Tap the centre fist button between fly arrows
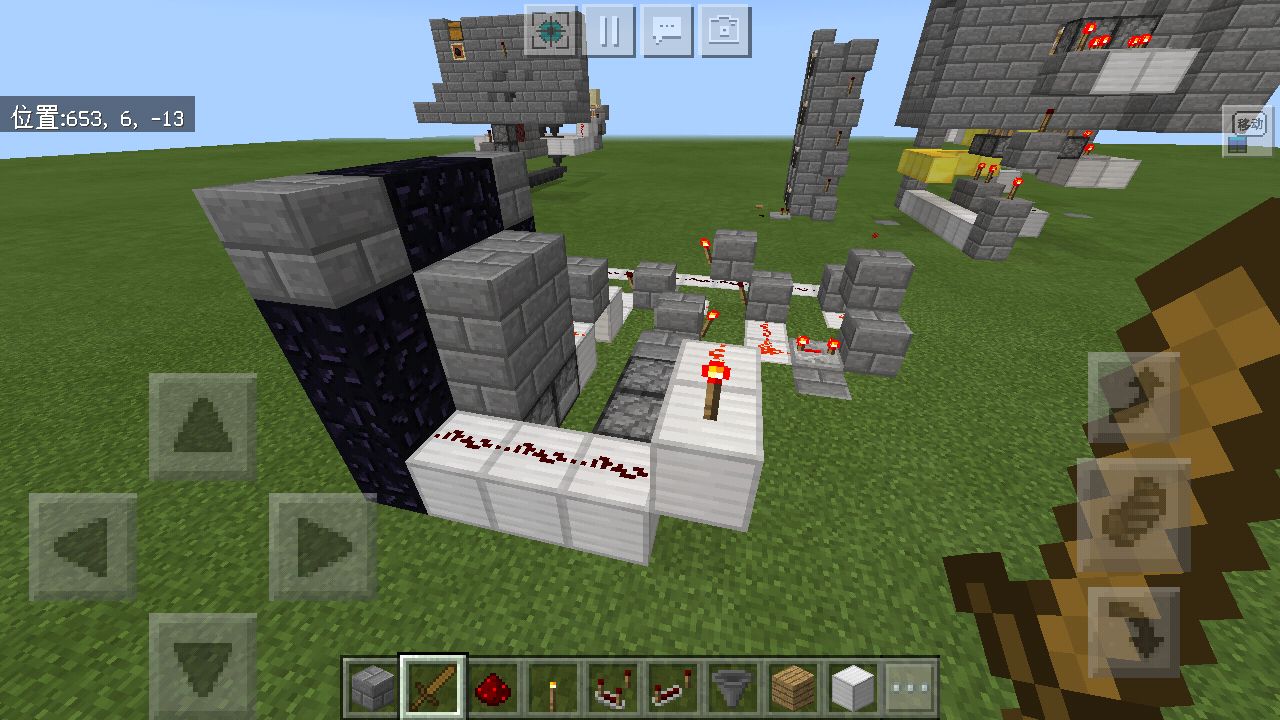1280x720 pixels. click(1133, 515)
